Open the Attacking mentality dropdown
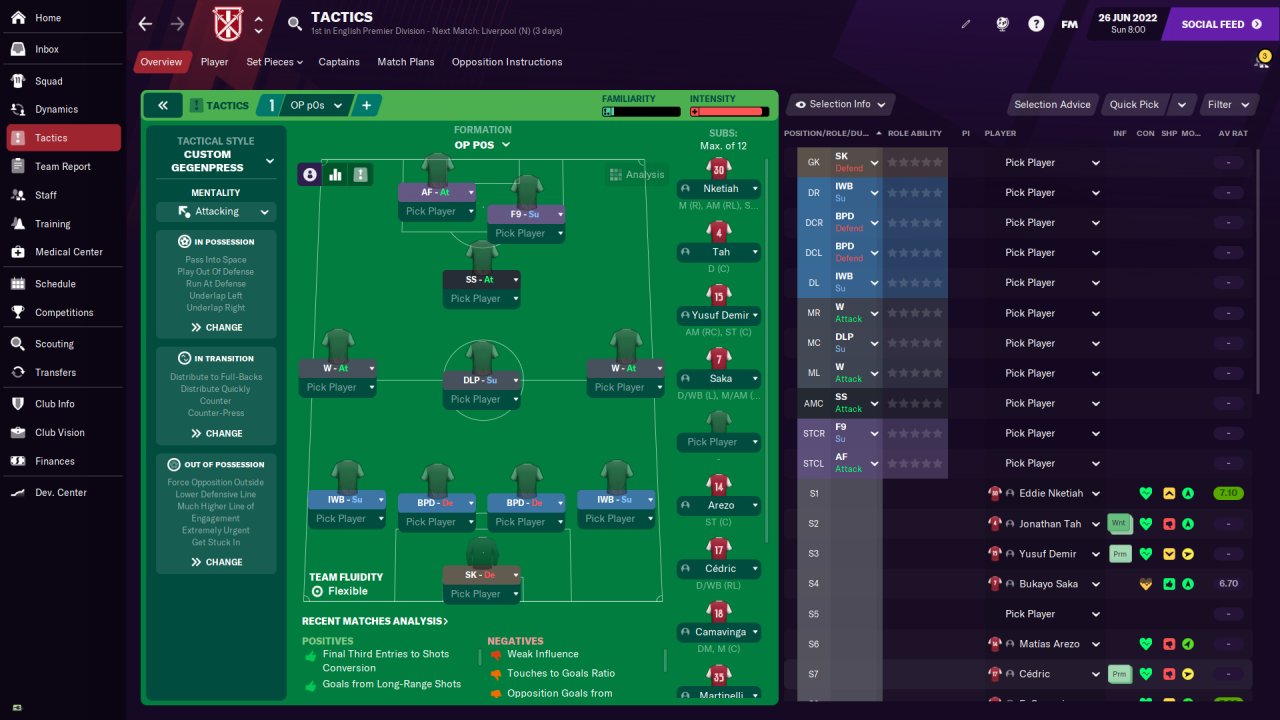This screenshot has height=720, width=1280. click(216, 212)
